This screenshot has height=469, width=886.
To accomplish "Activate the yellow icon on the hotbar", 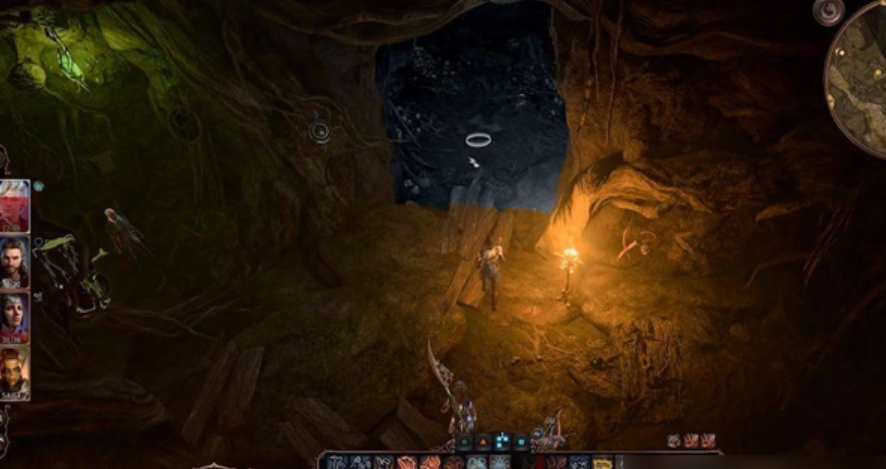I will click(602, 462).
